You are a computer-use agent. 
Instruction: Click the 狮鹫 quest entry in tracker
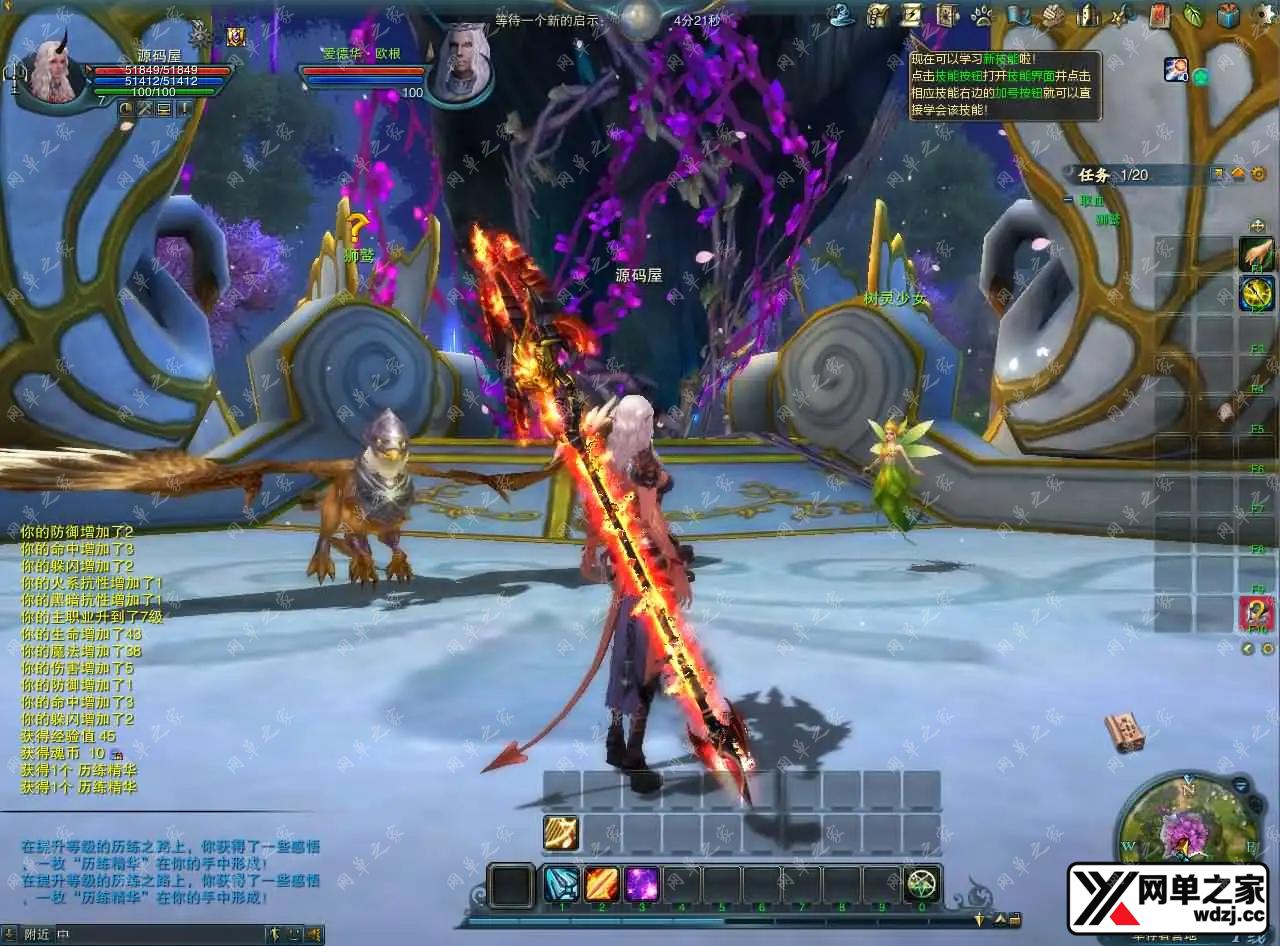point(1108,218)
